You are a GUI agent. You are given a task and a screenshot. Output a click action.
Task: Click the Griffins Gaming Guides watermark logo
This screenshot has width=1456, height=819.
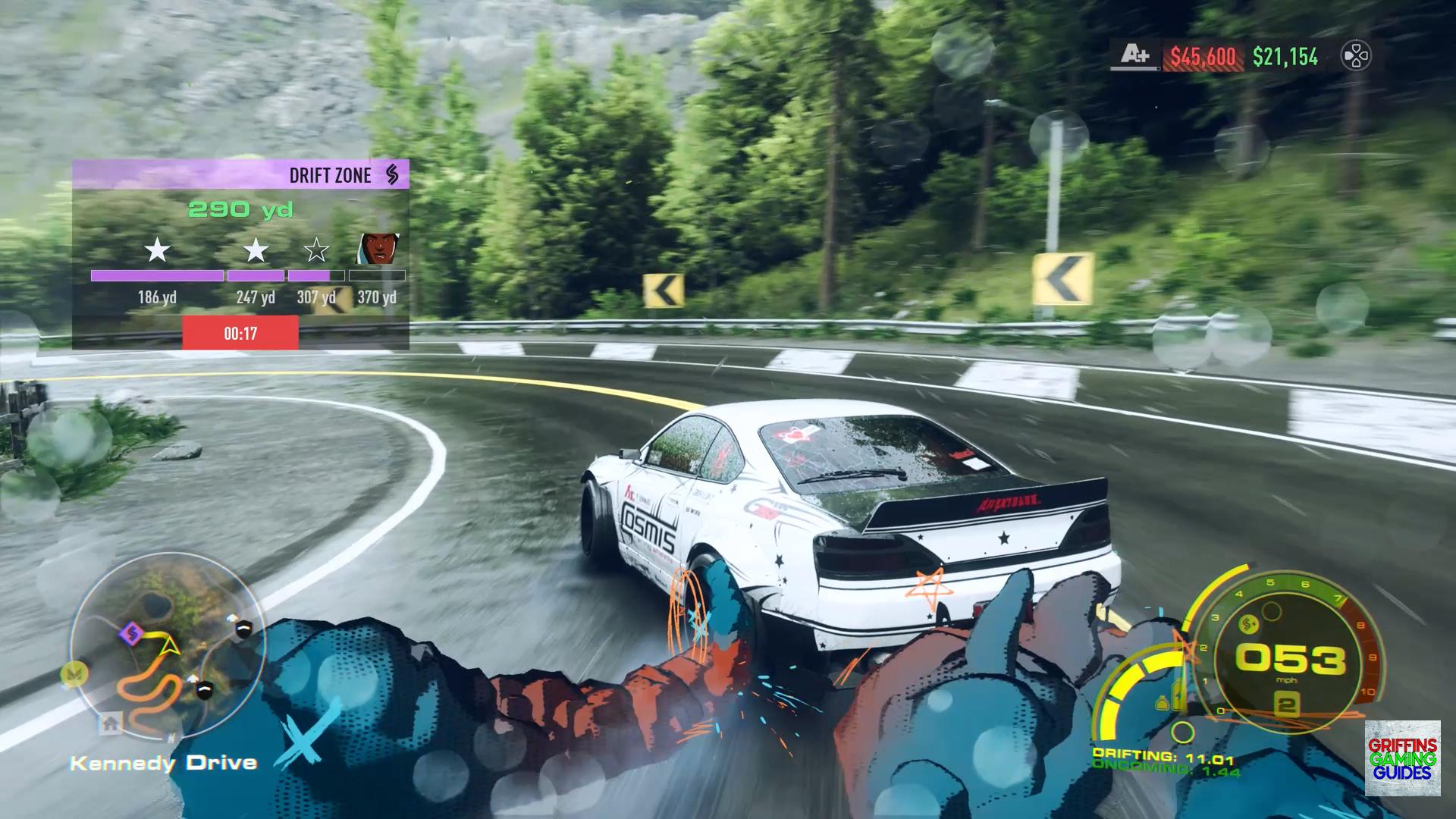(1402, 758)
